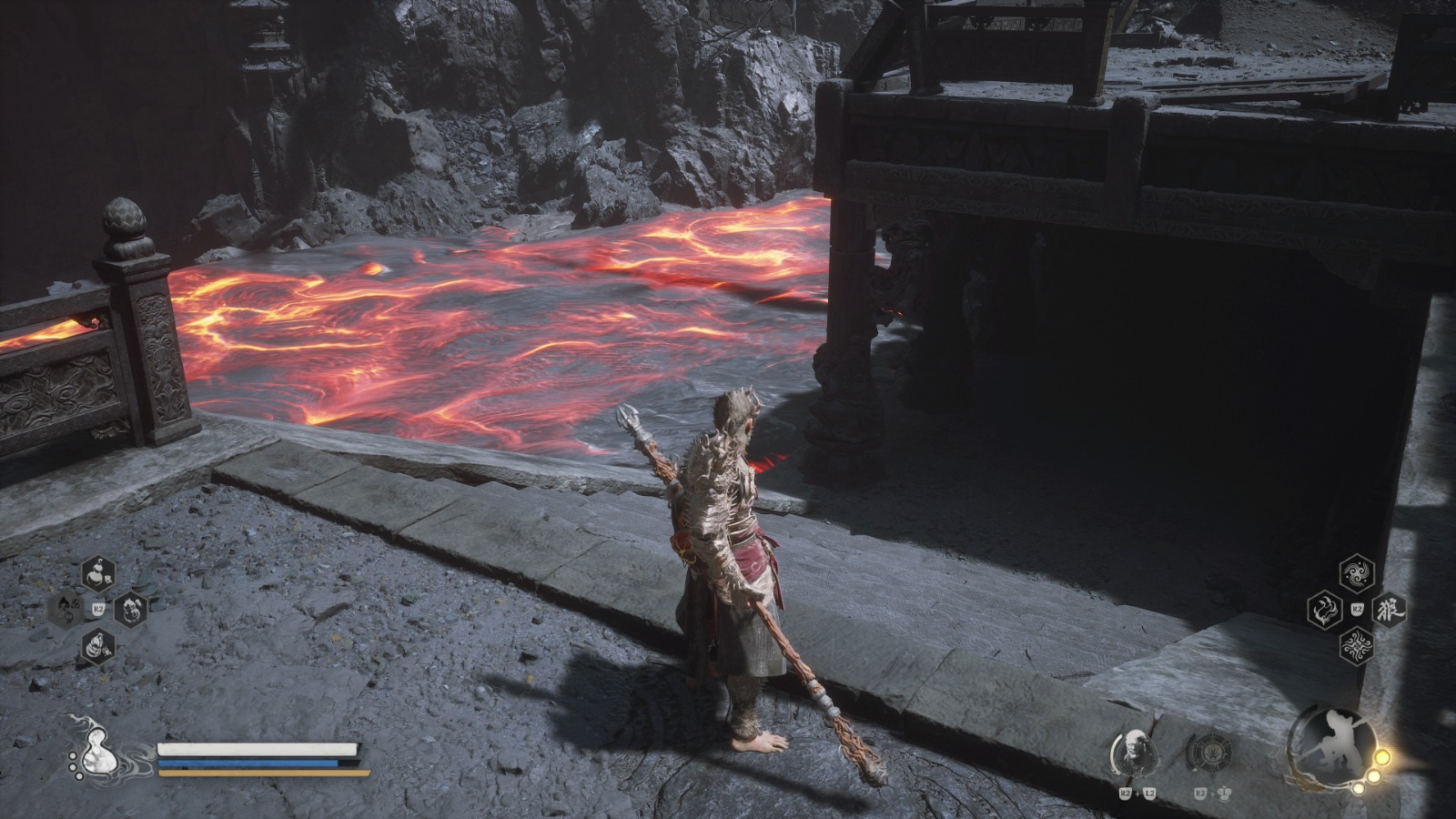This screenshot has height=819, width=1456.
Task: Click the staff stance focus indicator
Action: (1330, 748)
